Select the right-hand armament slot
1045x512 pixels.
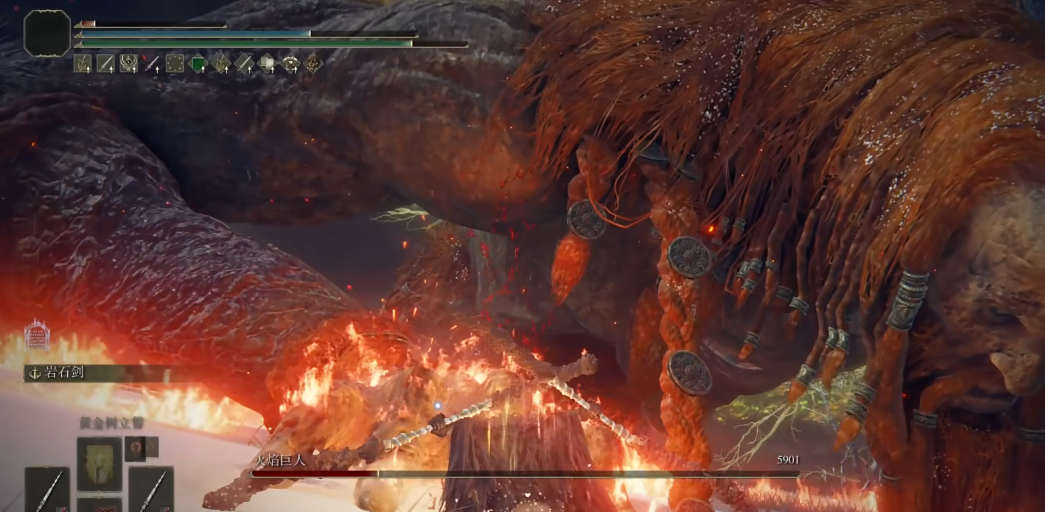(151, 489)
